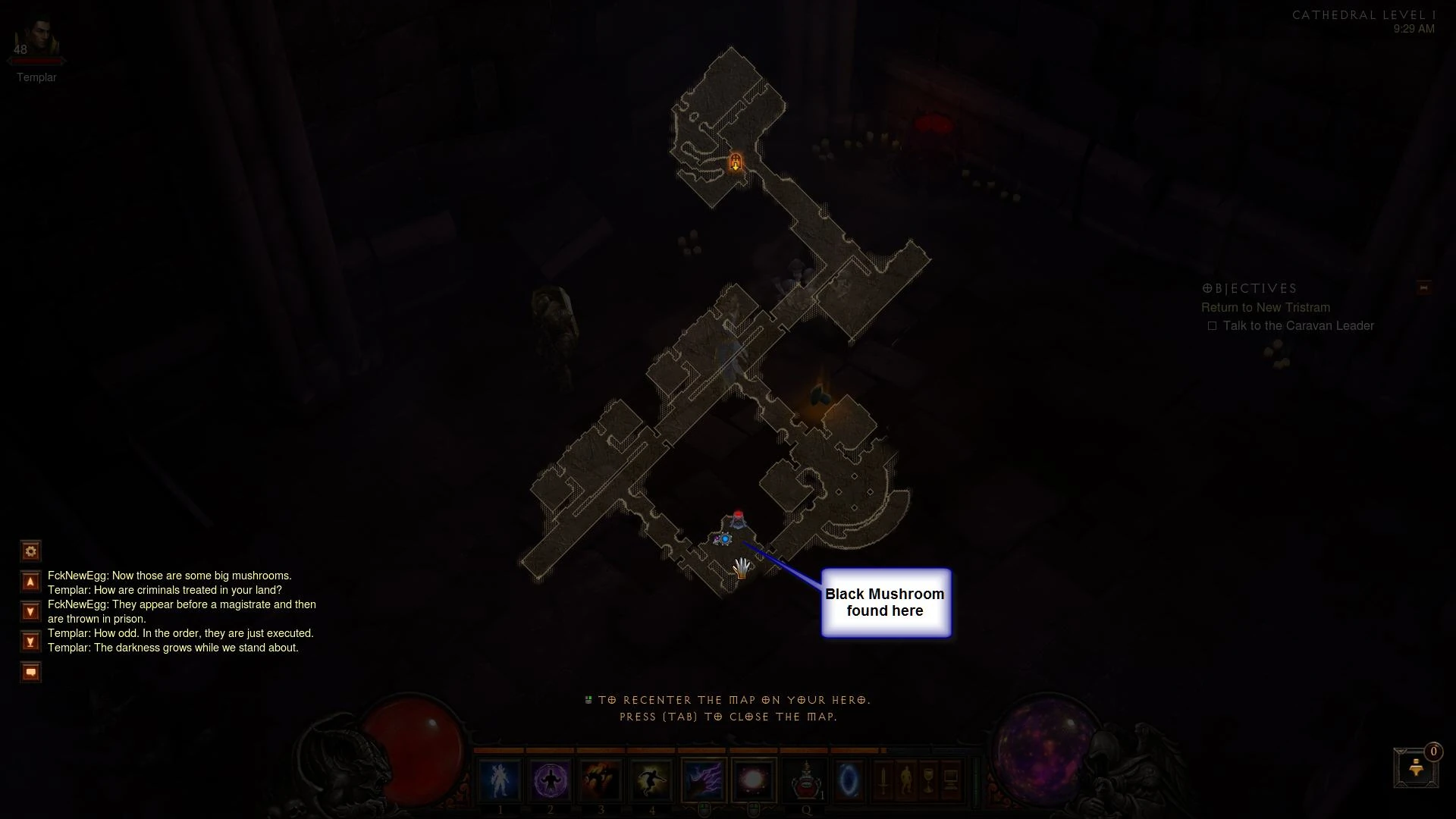Collapse the Objectives panel

1423,288
